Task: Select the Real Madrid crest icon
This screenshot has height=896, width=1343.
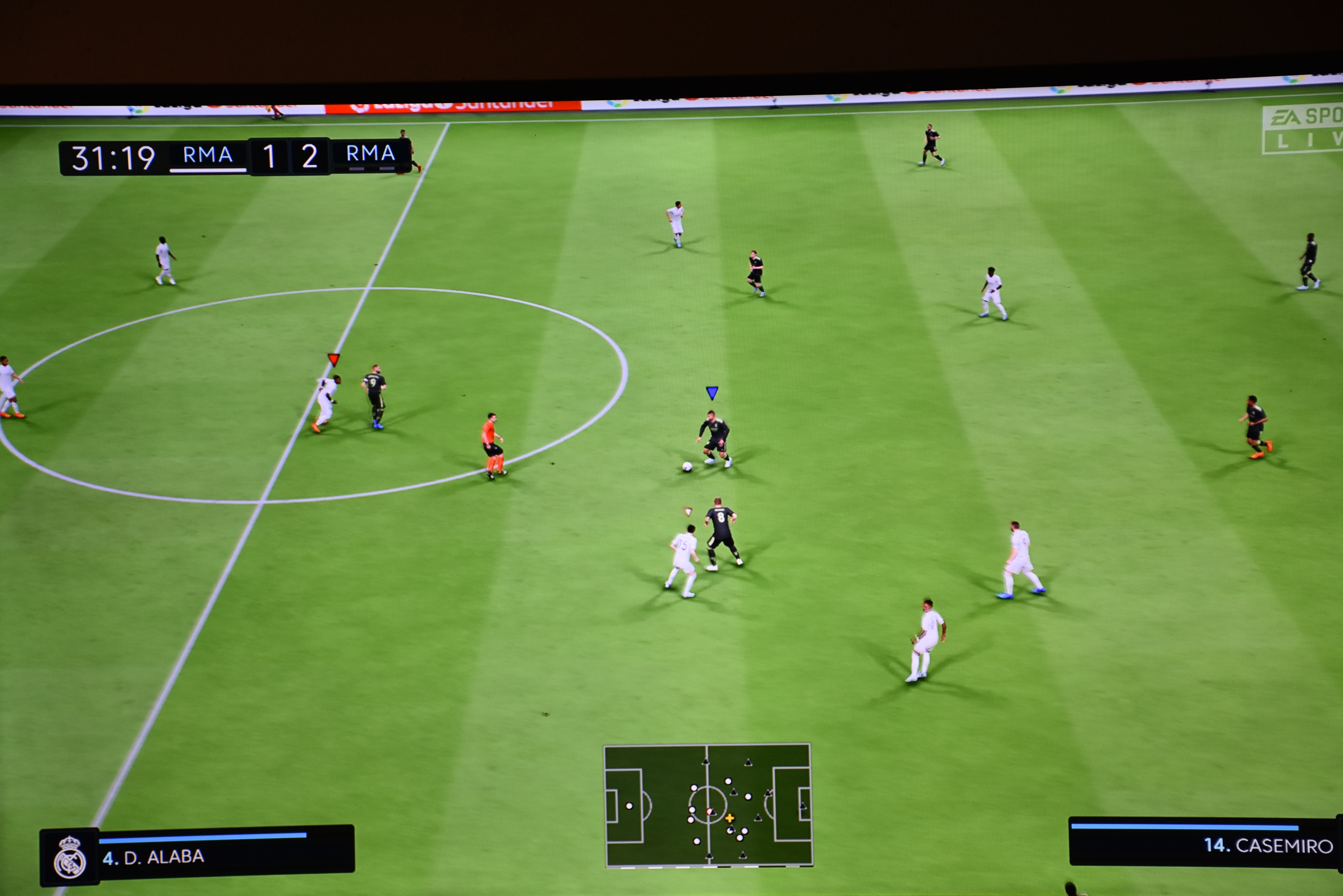Action: [x=70, y=857]
